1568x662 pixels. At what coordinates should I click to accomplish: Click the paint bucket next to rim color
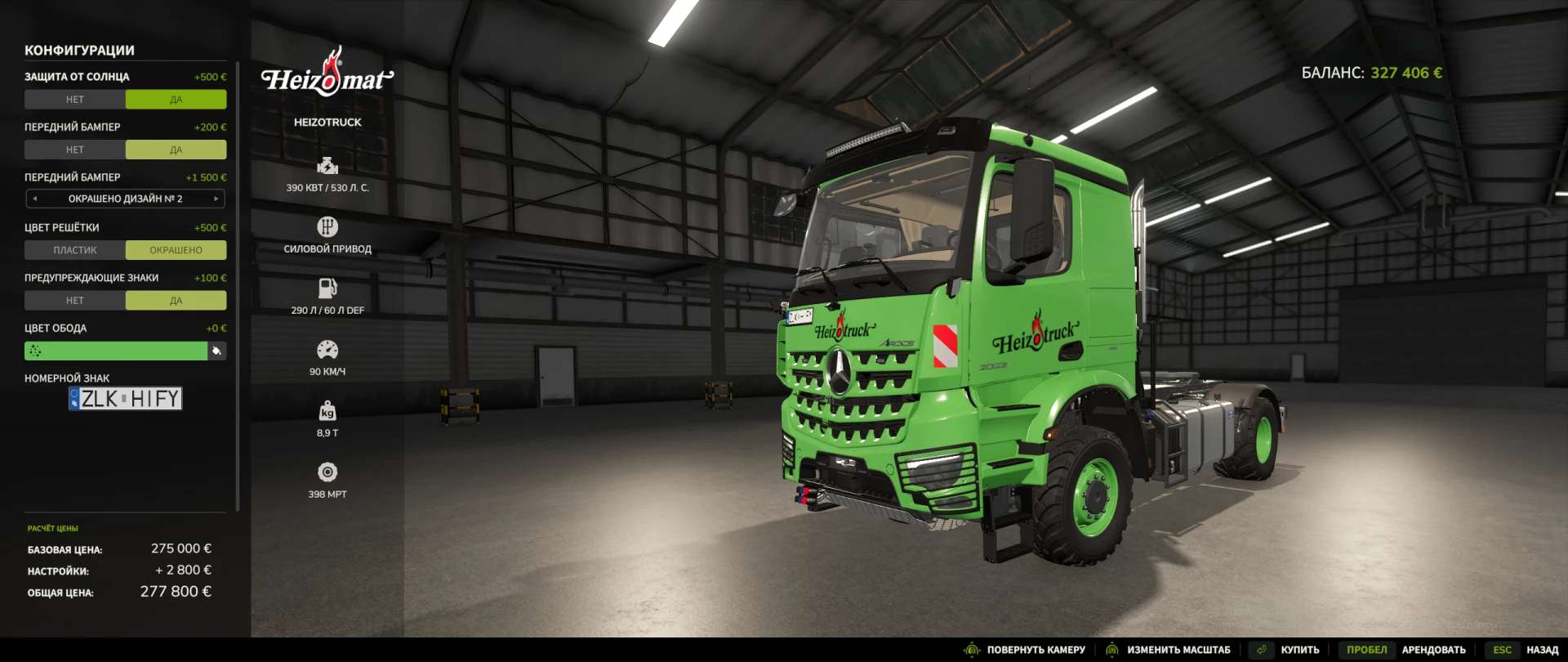point(216,351)
